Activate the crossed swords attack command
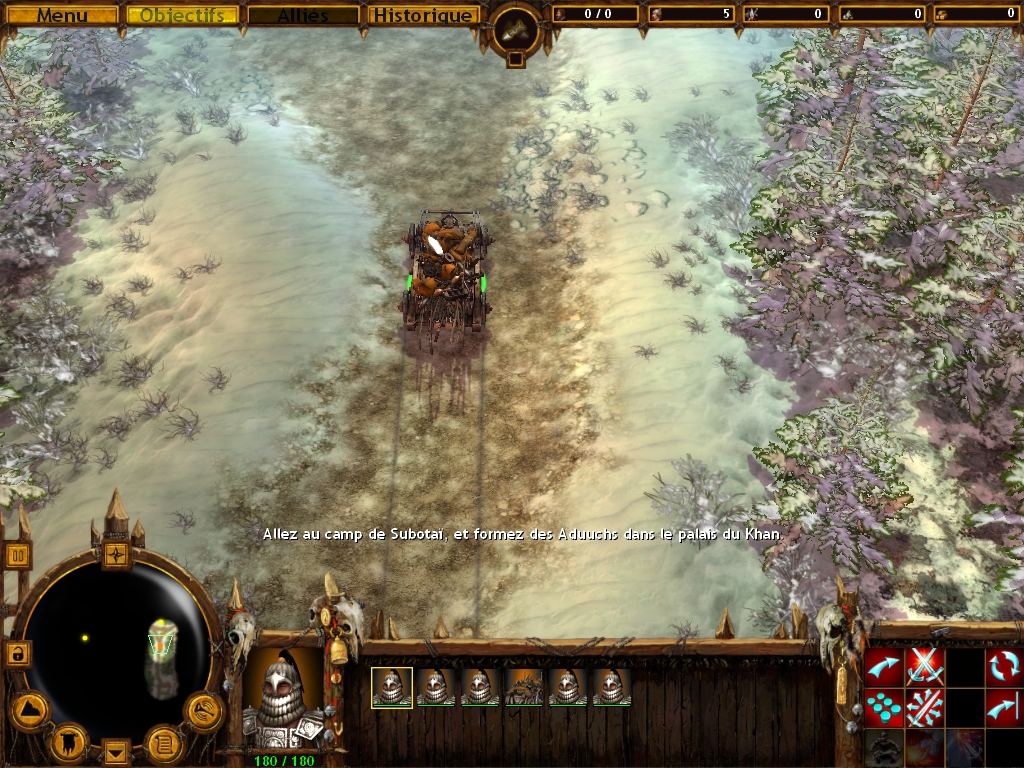 click(x=925, y=666)
